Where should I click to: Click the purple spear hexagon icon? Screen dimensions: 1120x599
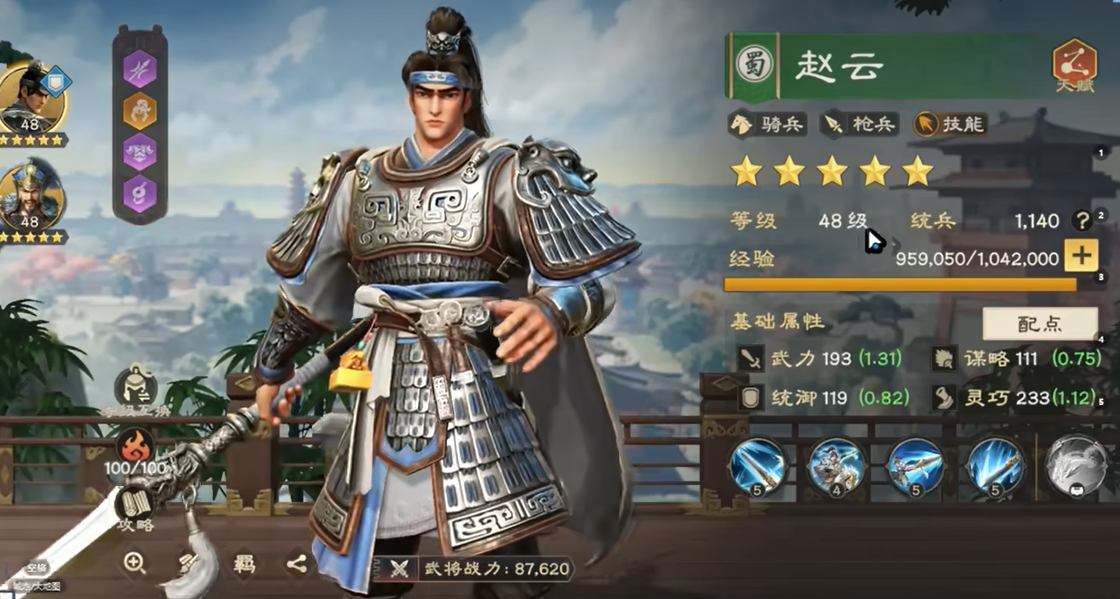(140, 67)
